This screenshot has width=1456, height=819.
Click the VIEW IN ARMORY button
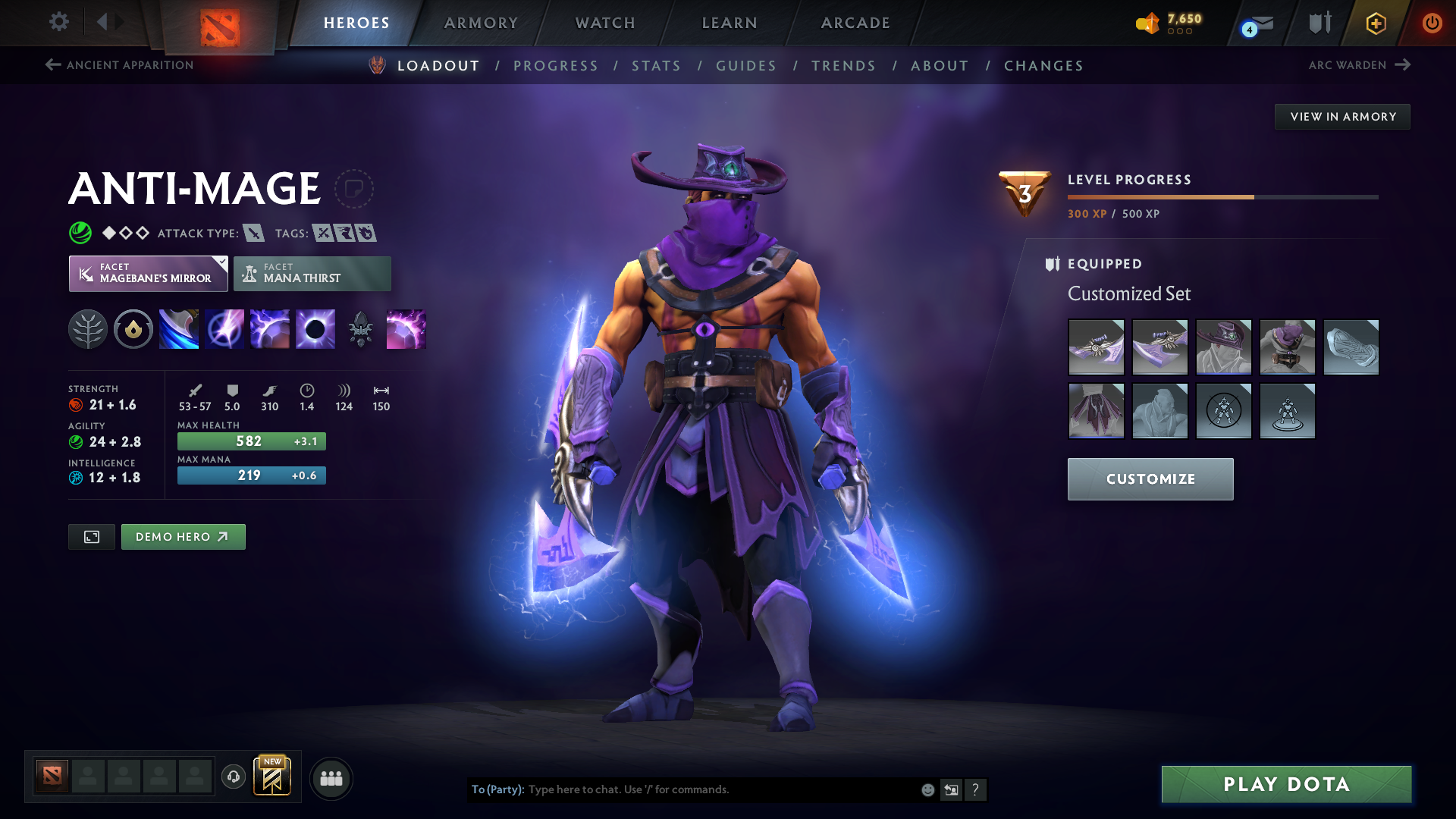pyautogui.click(x=1342, y=116)
